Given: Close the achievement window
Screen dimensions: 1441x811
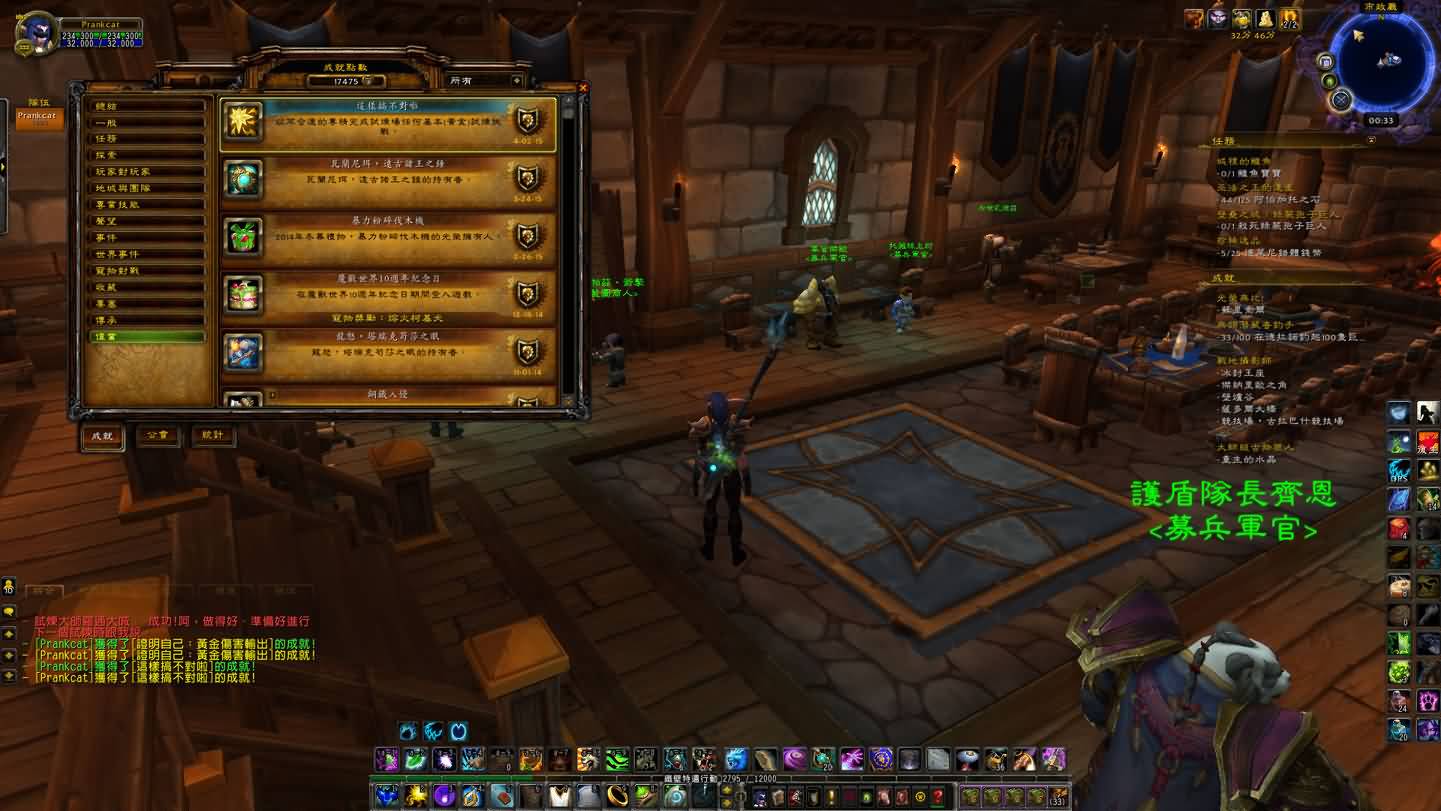Looking at the screenshot, I should tap(584, 88).
